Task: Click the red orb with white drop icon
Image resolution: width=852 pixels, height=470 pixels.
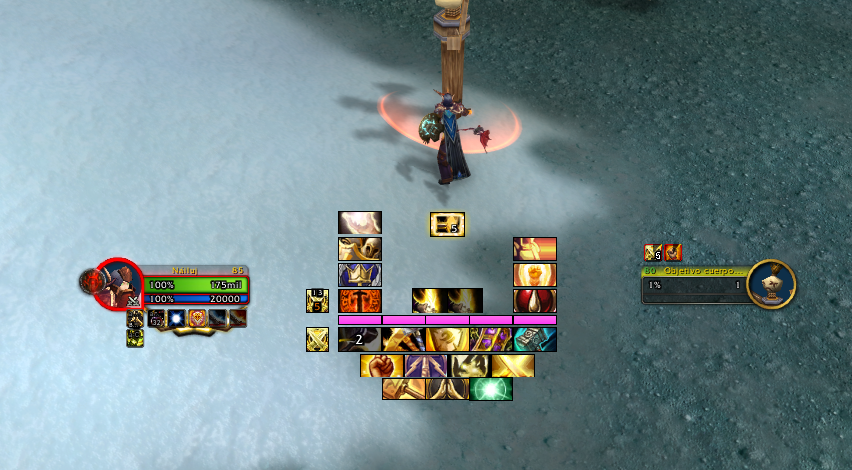Action: (535, 301)
